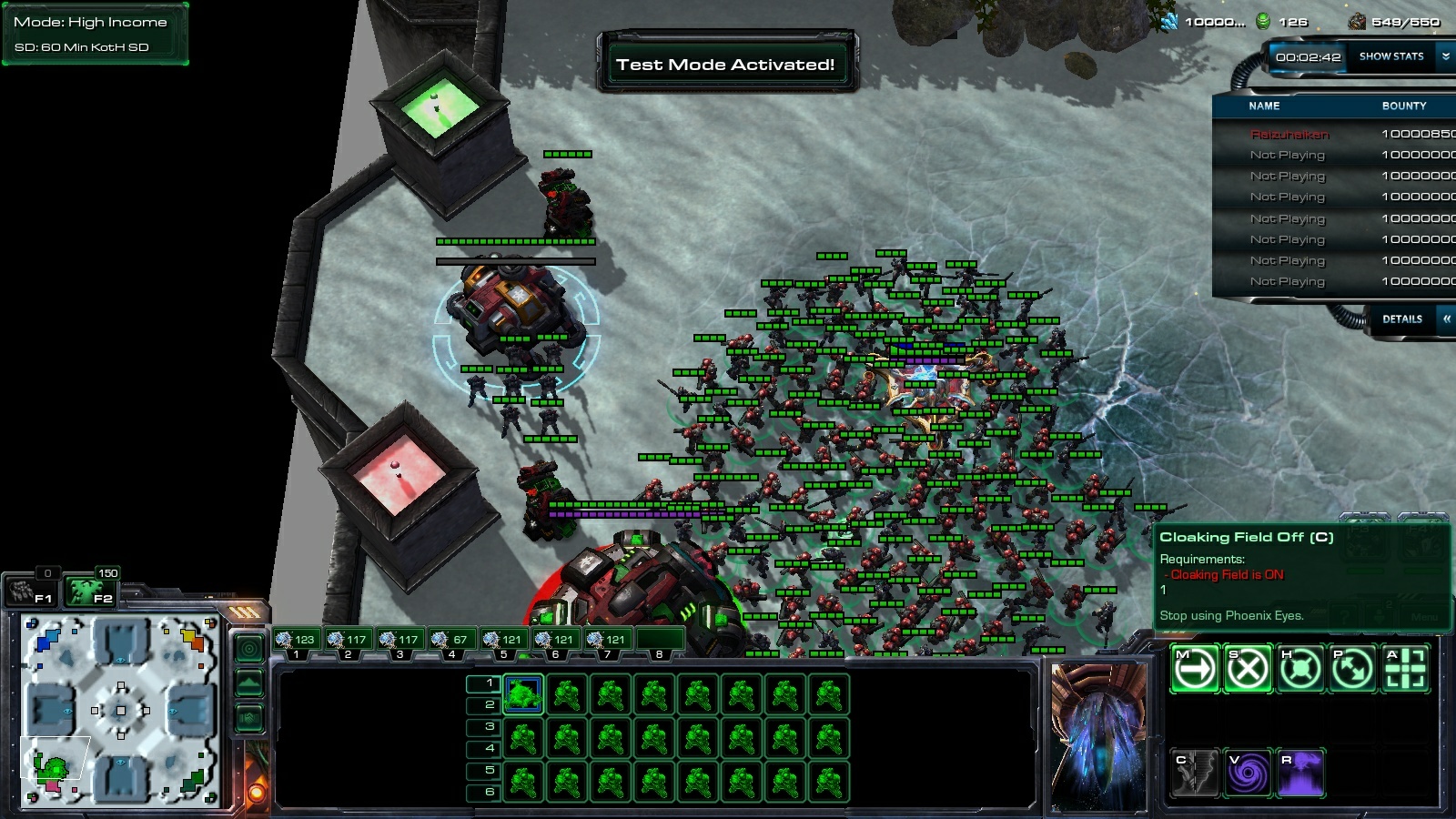Collapse the Details panel with its arrow

(1445, 319)
